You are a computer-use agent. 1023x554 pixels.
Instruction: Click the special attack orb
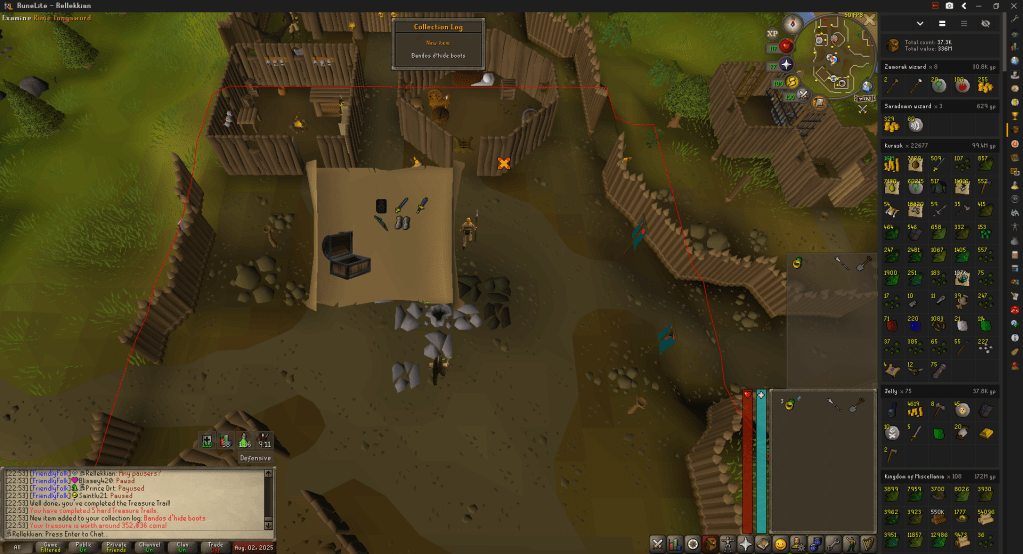pyautogui.click(x=805, y=95)
